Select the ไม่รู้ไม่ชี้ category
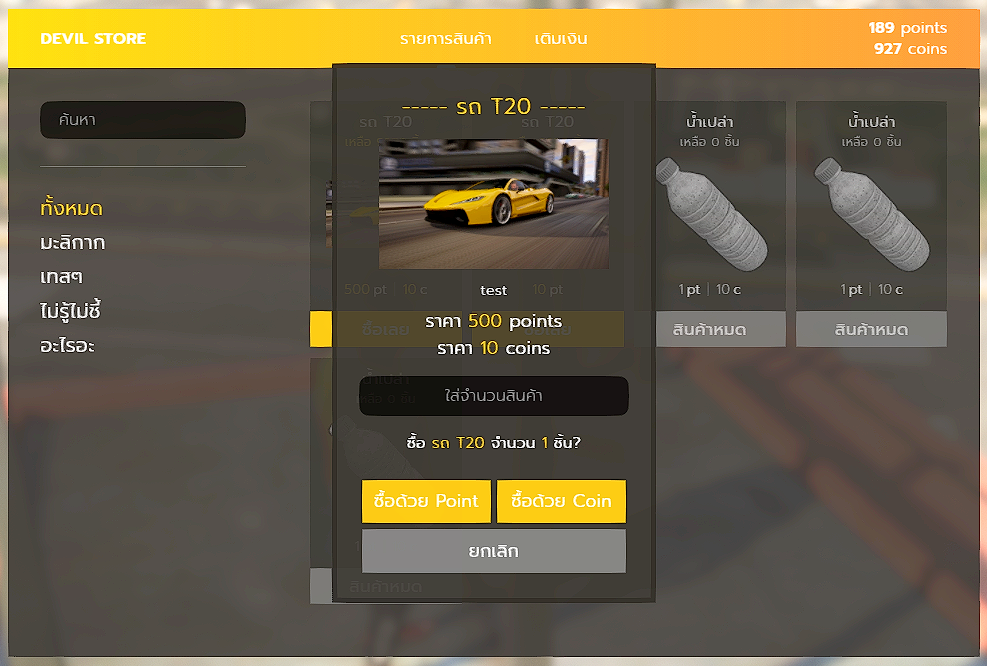 click(x=71, y=311)
